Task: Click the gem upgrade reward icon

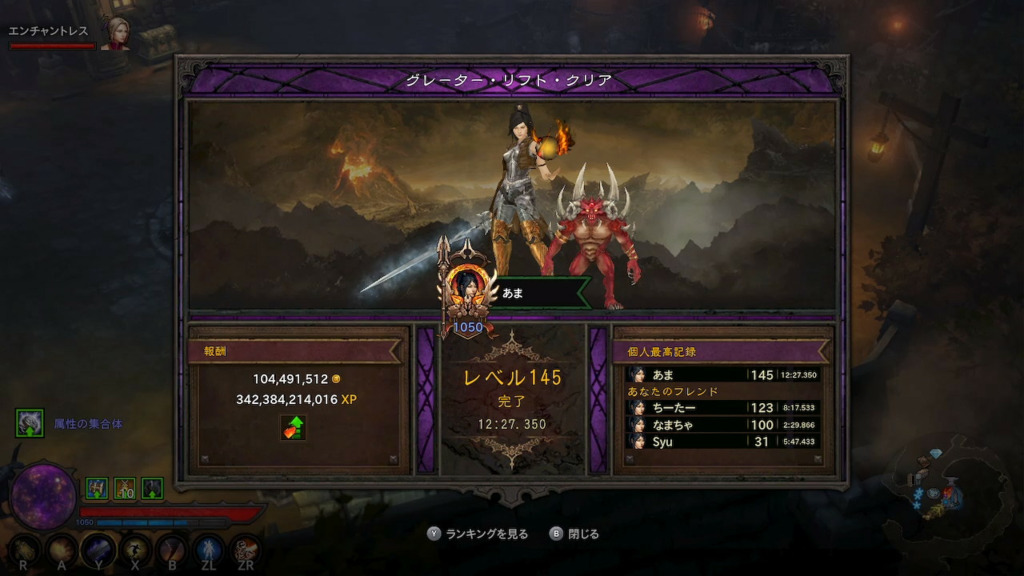Action: click(x=293, y=428)
